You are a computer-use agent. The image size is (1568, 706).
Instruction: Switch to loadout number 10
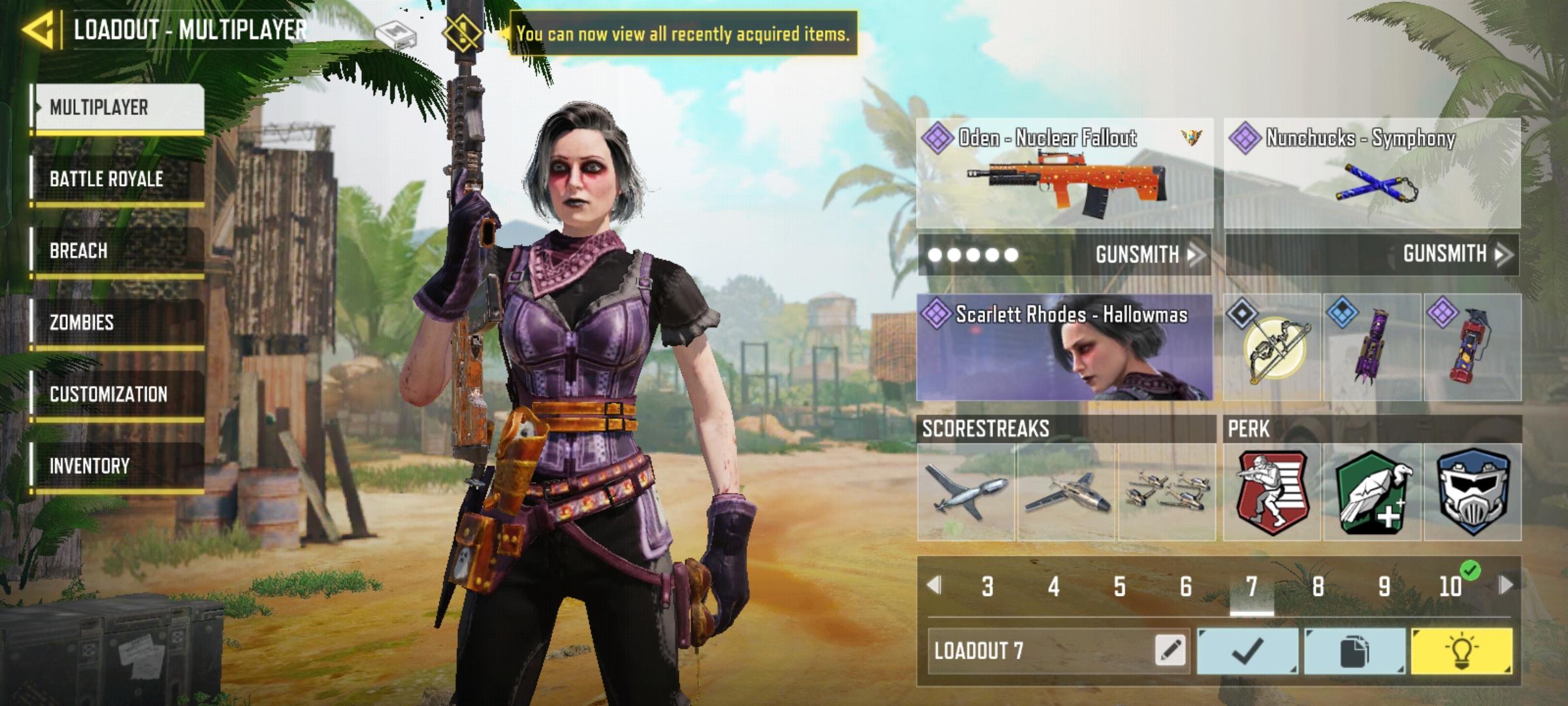tap(1450, 586)
